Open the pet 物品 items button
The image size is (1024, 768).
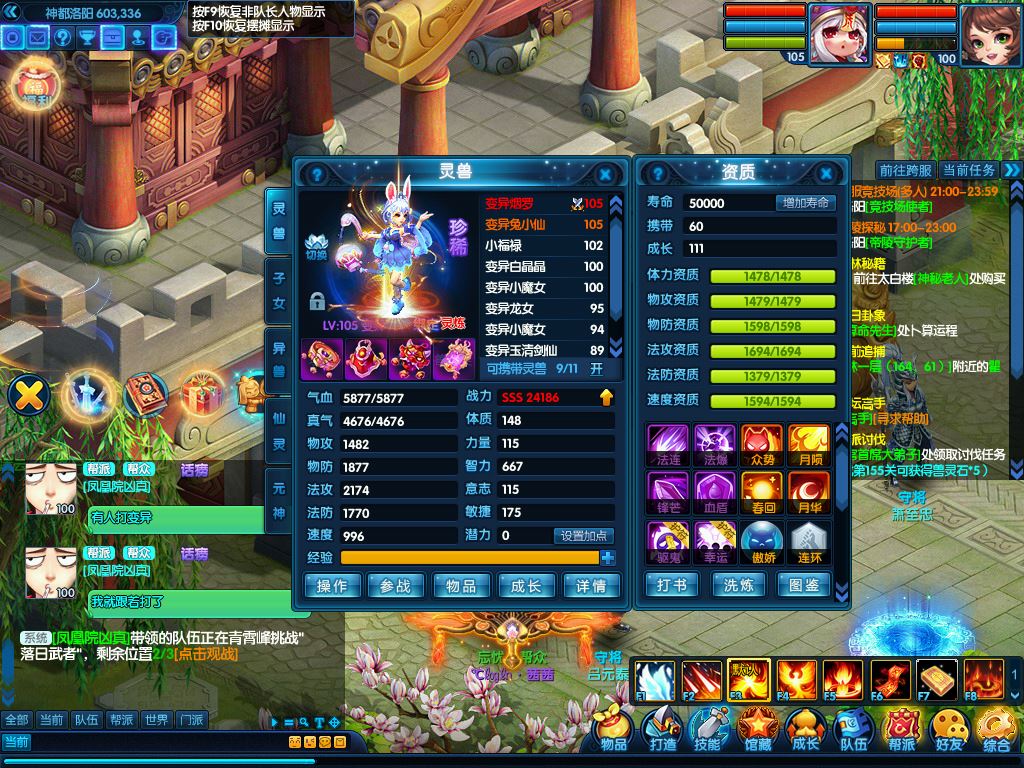click(x=461, y=586)
